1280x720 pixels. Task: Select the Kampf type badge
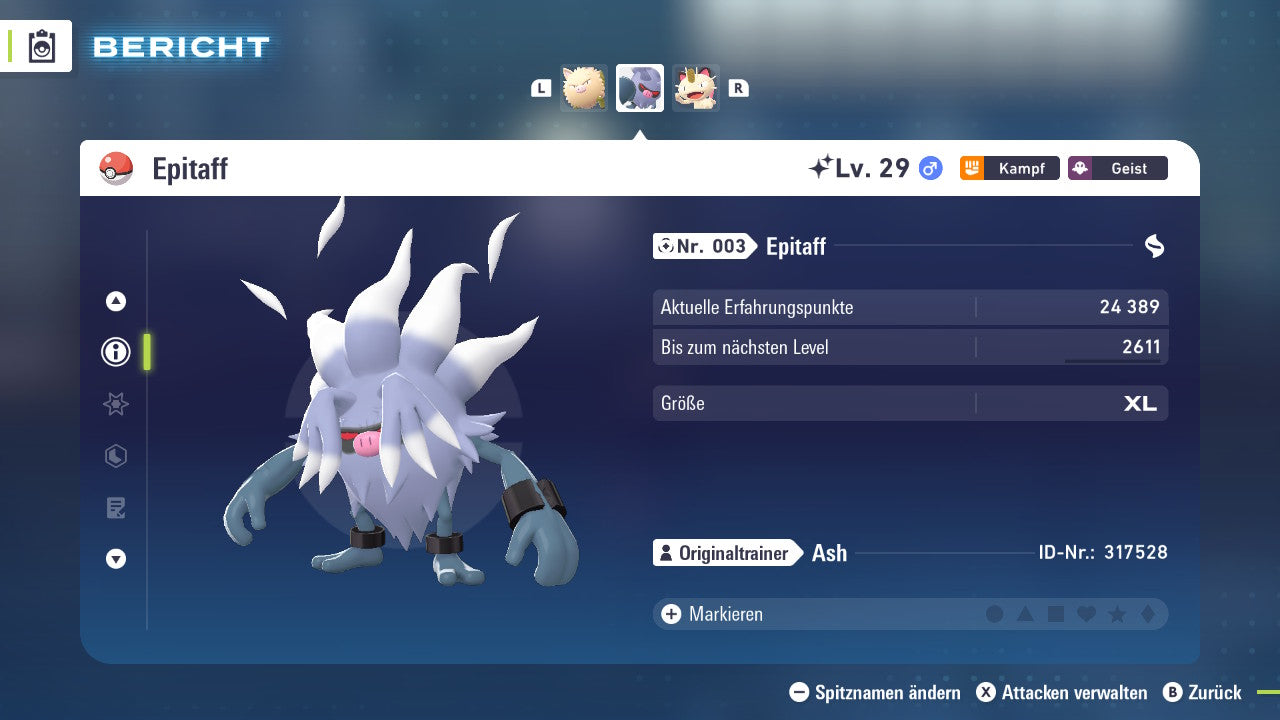1009,168
